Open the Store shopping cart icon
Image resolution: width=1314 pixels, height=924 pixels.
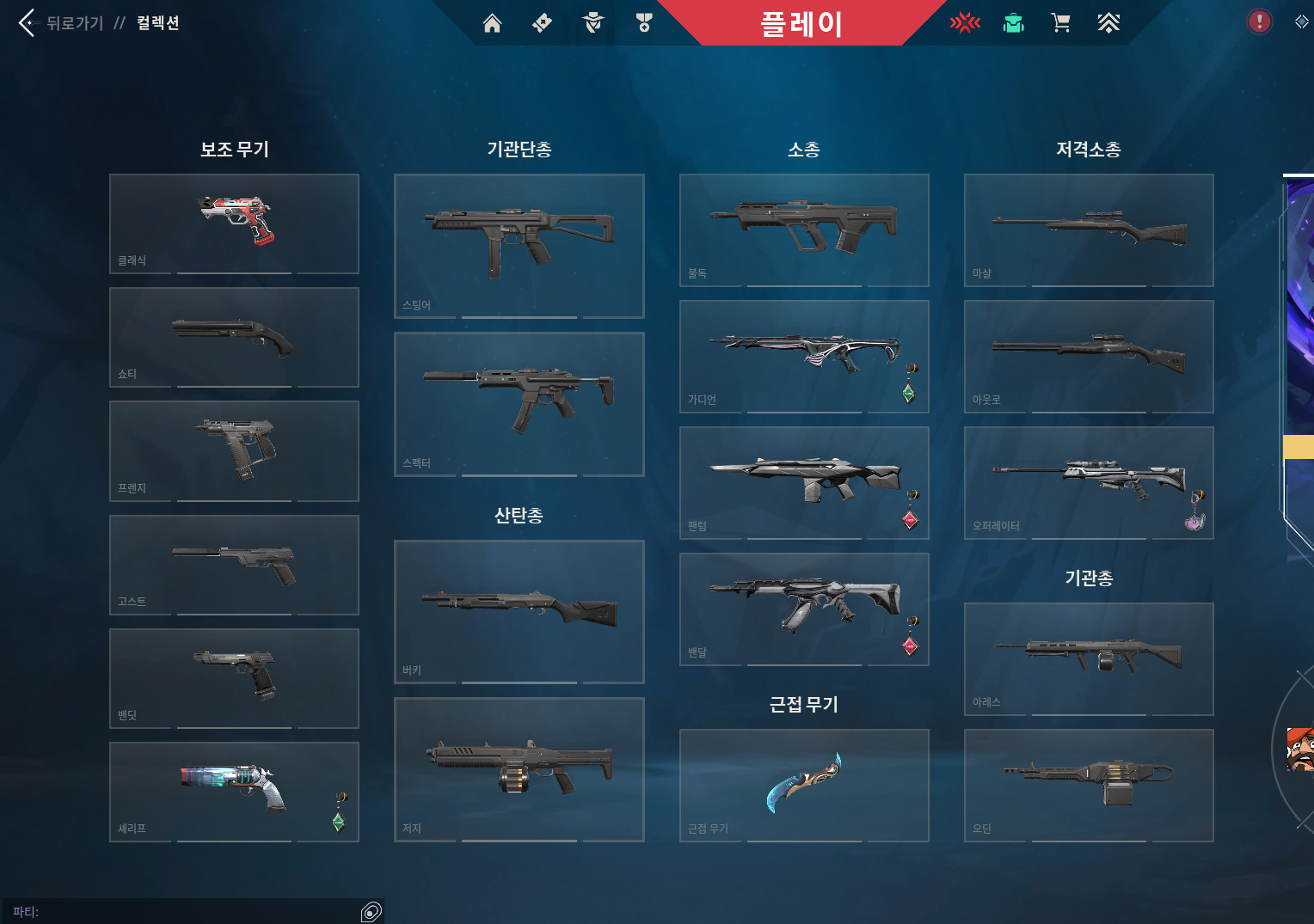[x=1060, y=23]
